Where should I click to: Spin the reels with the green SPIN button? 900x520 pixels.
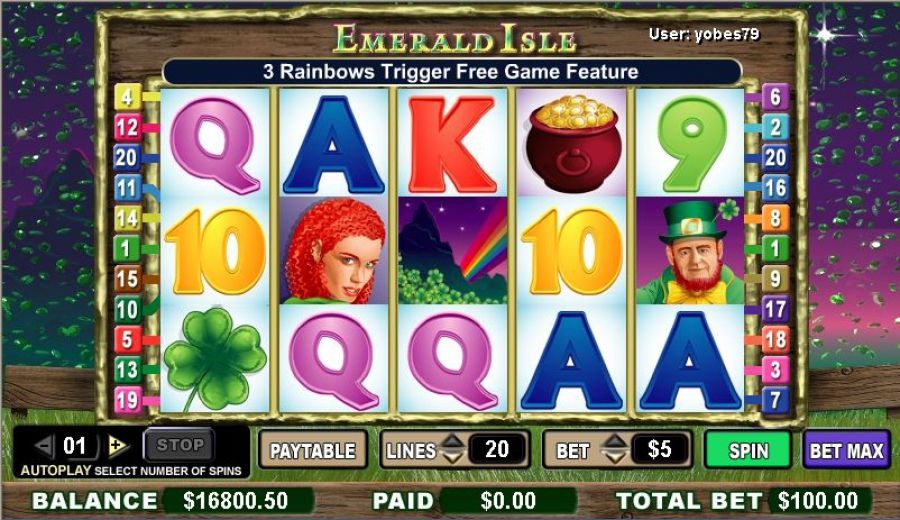pos(748,450)
